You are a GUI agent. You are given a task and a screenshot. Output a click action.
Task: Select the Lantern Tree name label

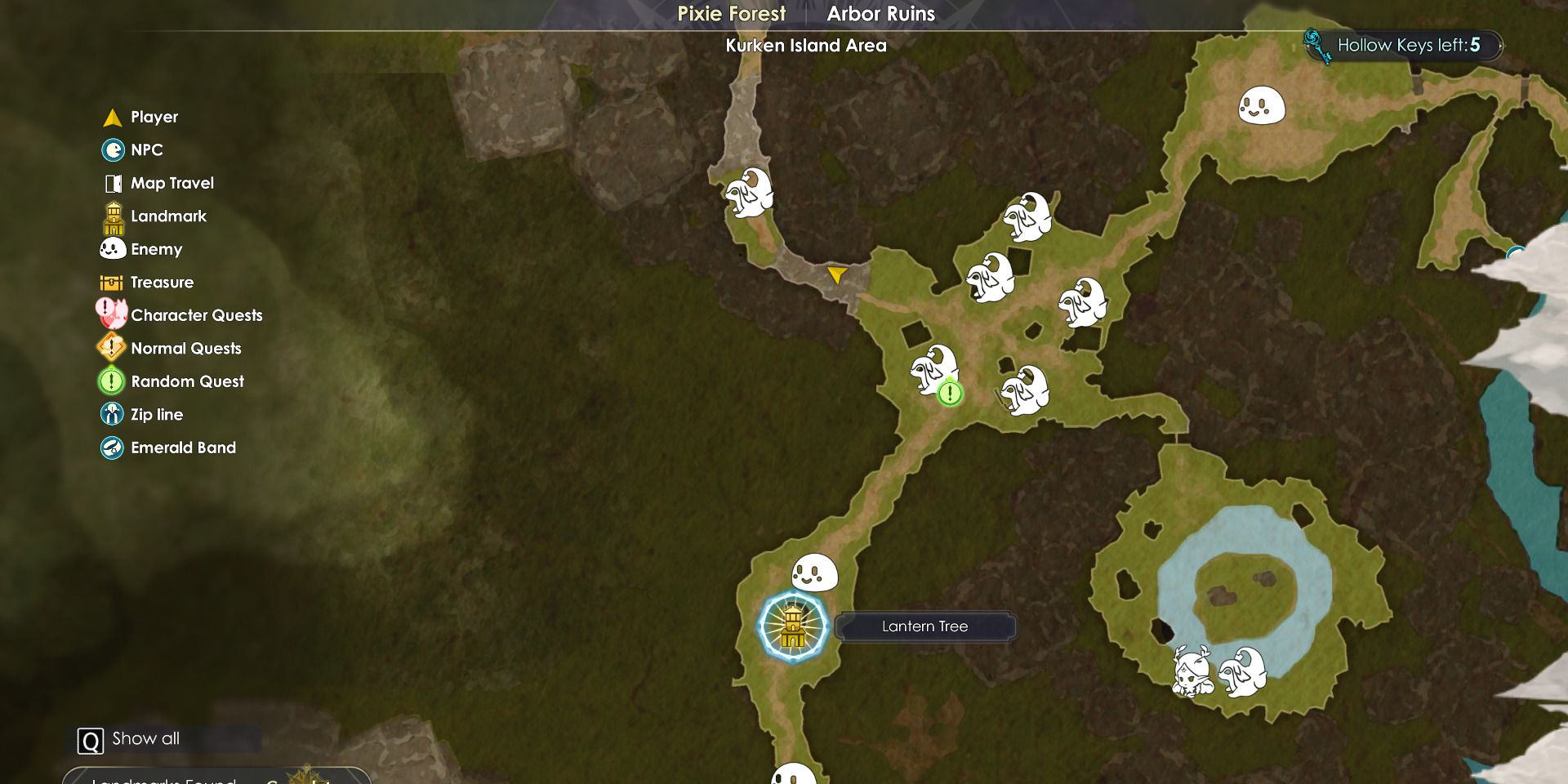point(924,626)
